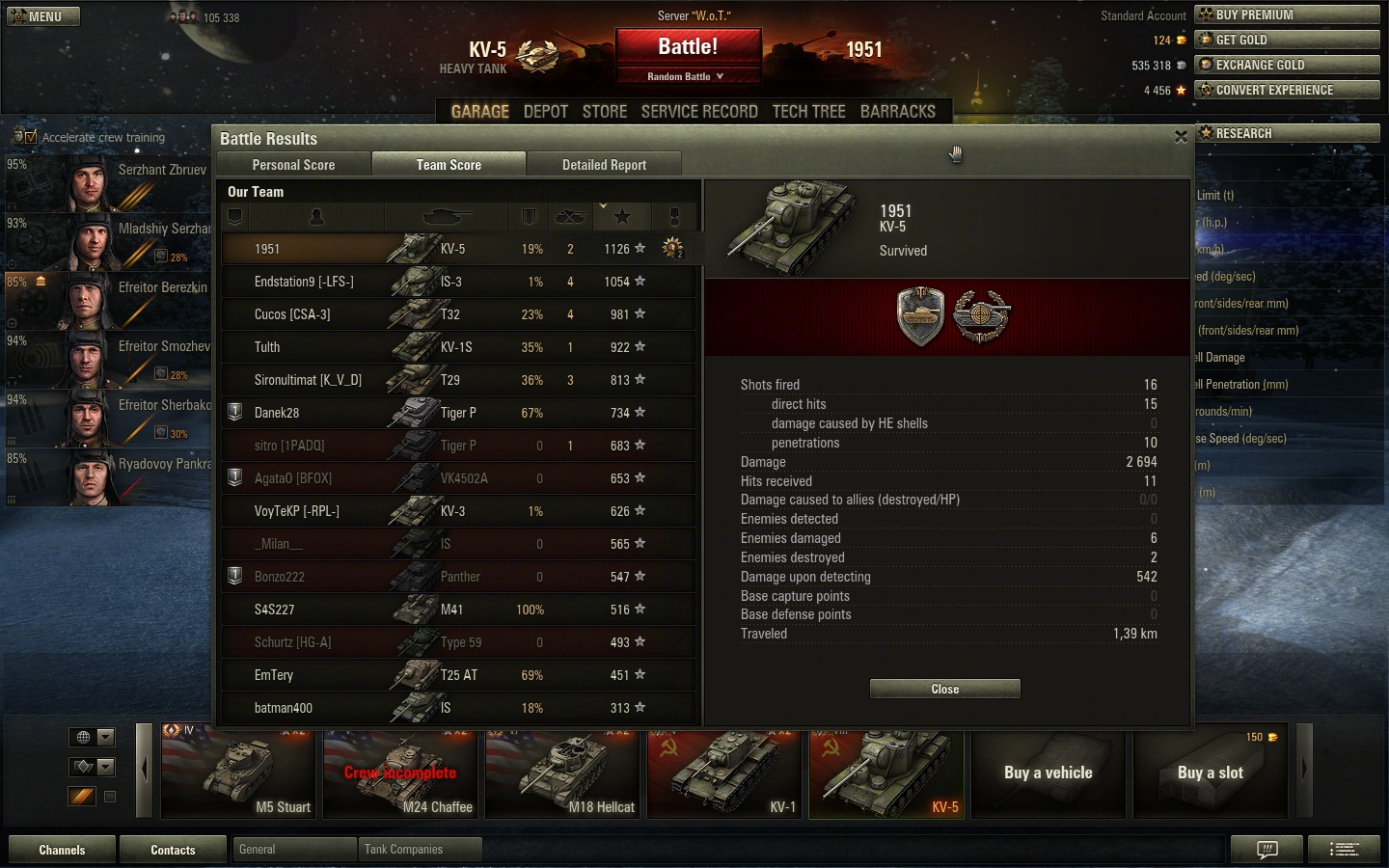Viewport: 1389px width, 868px height.
Task: Click the Buy a slot tile
Action: [x=1210, y=773]
